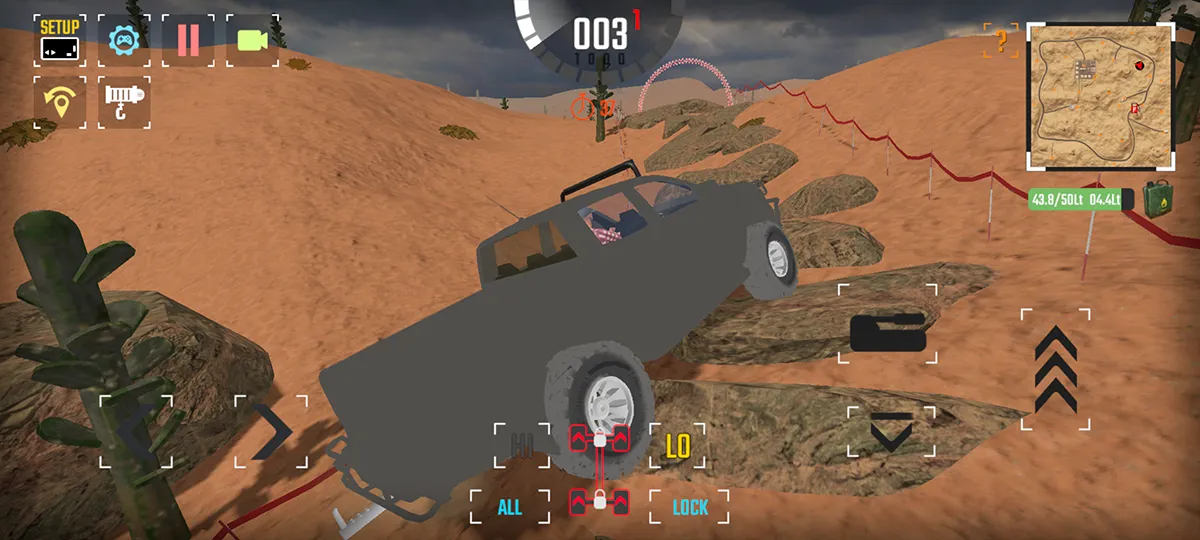Screen dimensions: 1200x540
Task: Select HI gear range
Action: [x=521, y=445]
